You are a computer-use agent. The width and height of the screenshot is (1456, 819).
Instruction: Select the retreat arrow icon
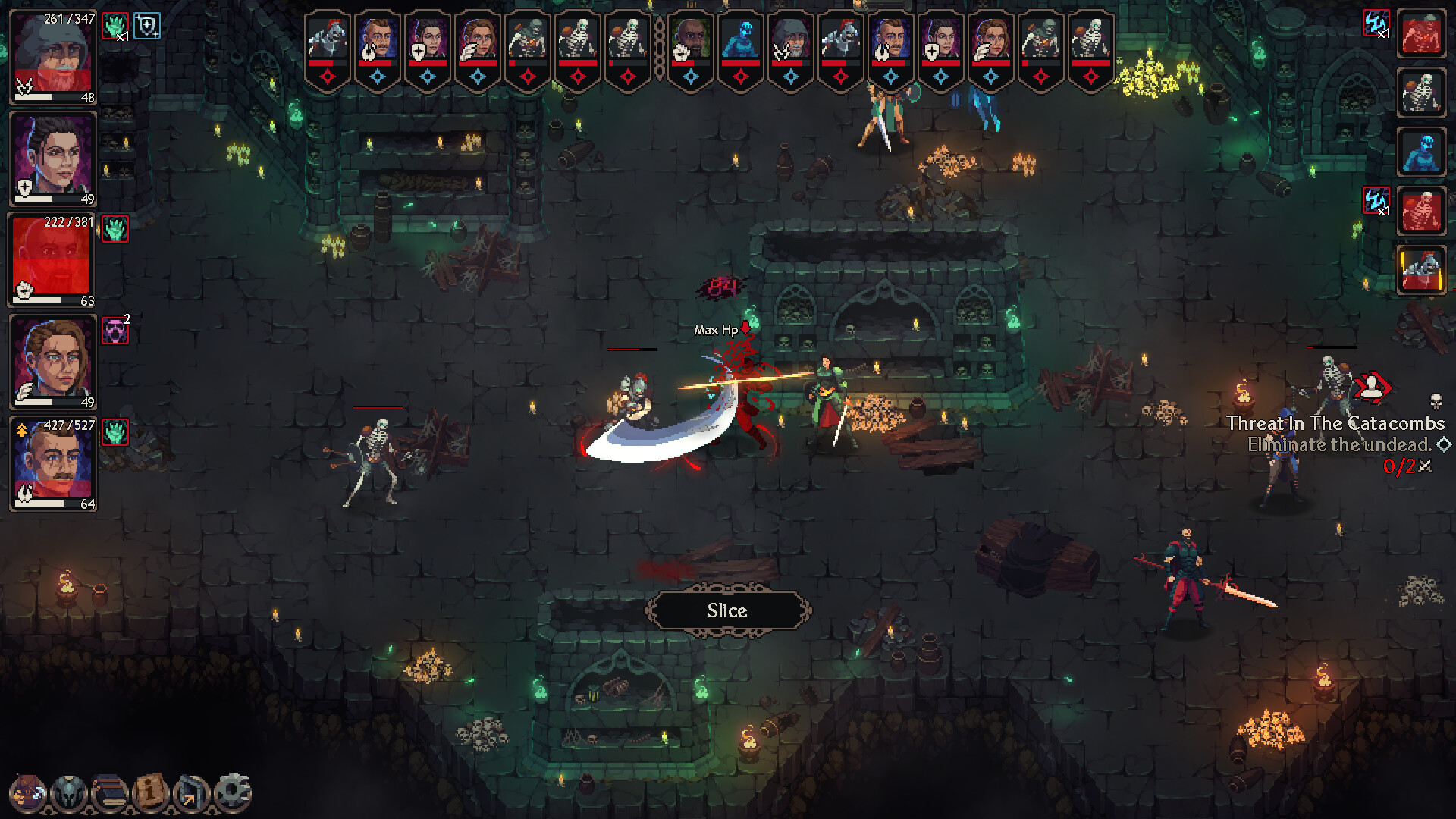[x=190, y=790]
